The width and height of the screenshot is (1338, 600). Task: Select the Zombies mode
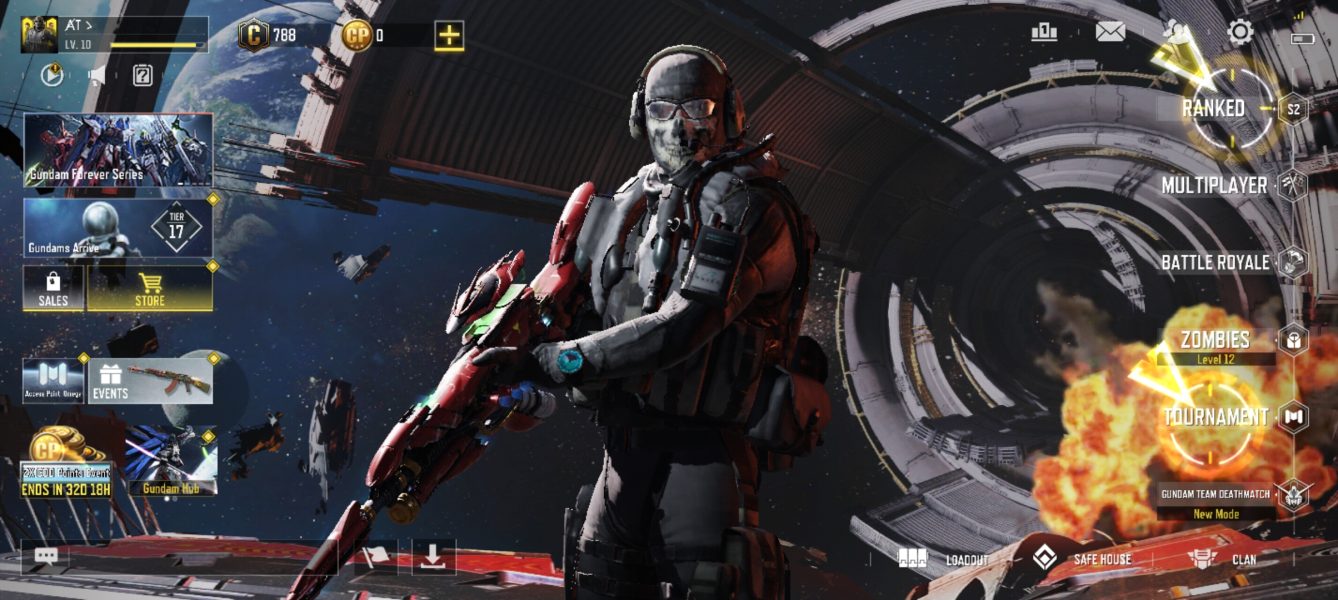(x=1214, y=340)
